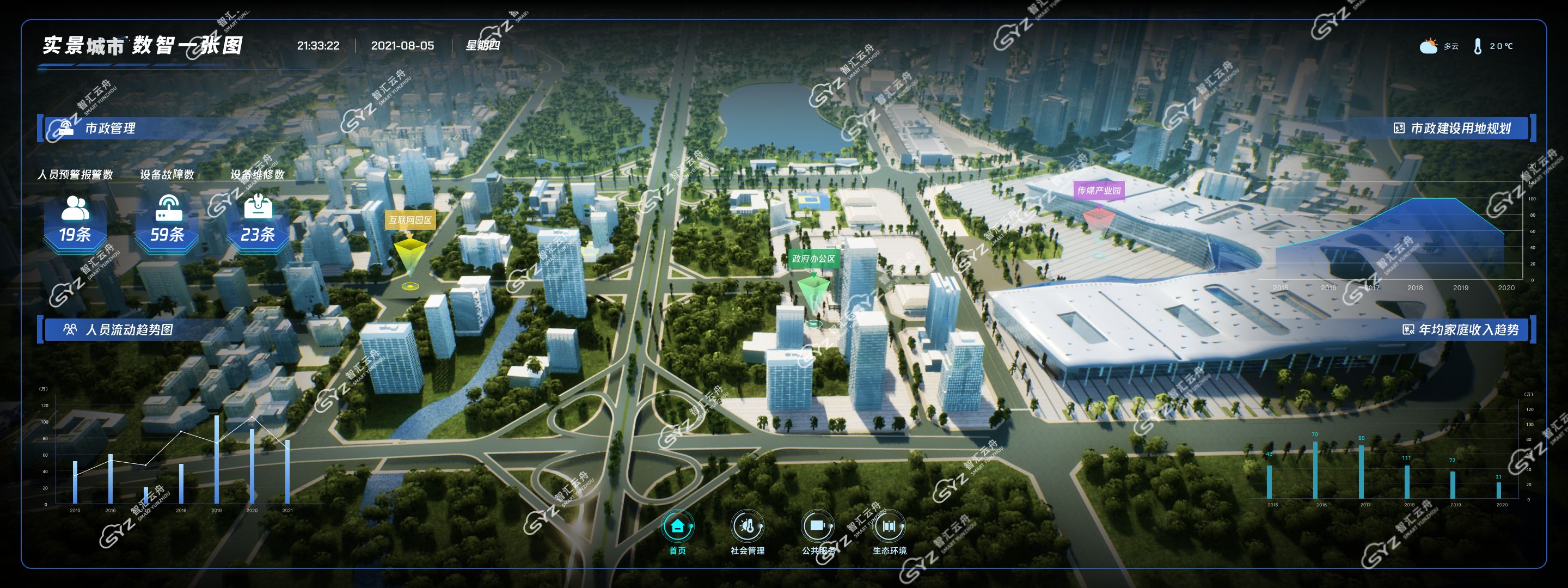Open the 首页 home navigation button
The height and width of the screenshot is (588, 1568).
point(677,526)
